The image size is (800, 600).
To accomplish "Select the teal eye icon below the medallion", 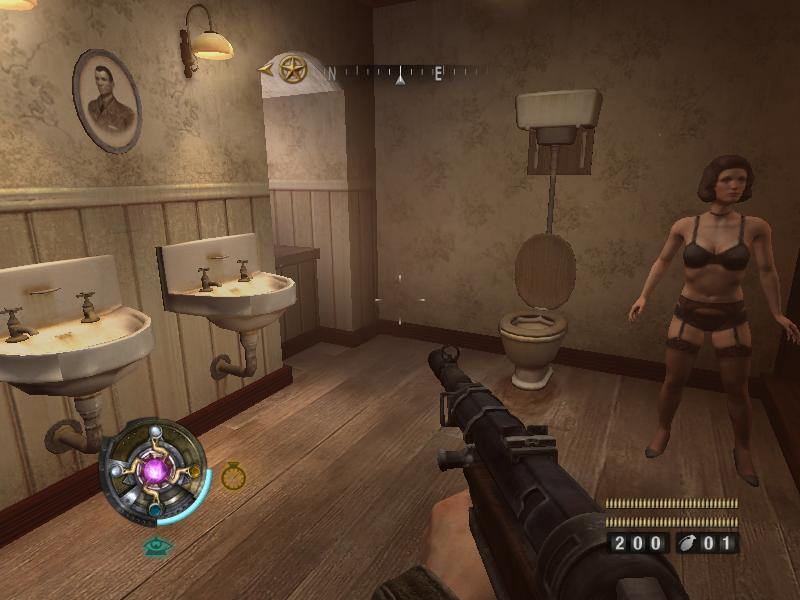I will [154, 546].
